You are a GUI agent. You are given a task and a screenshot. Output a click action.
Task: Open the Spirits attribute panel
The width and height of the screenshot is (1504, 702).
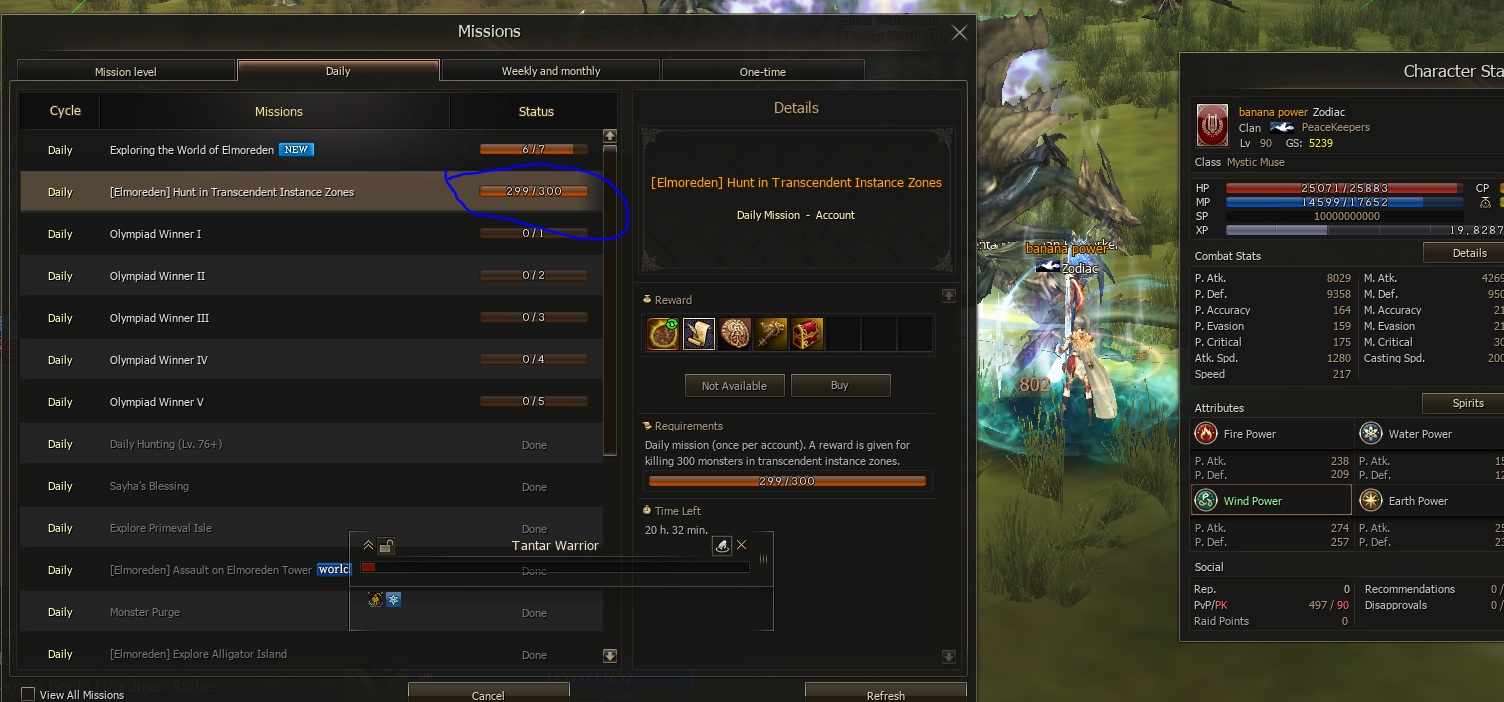coord(1467,403)
